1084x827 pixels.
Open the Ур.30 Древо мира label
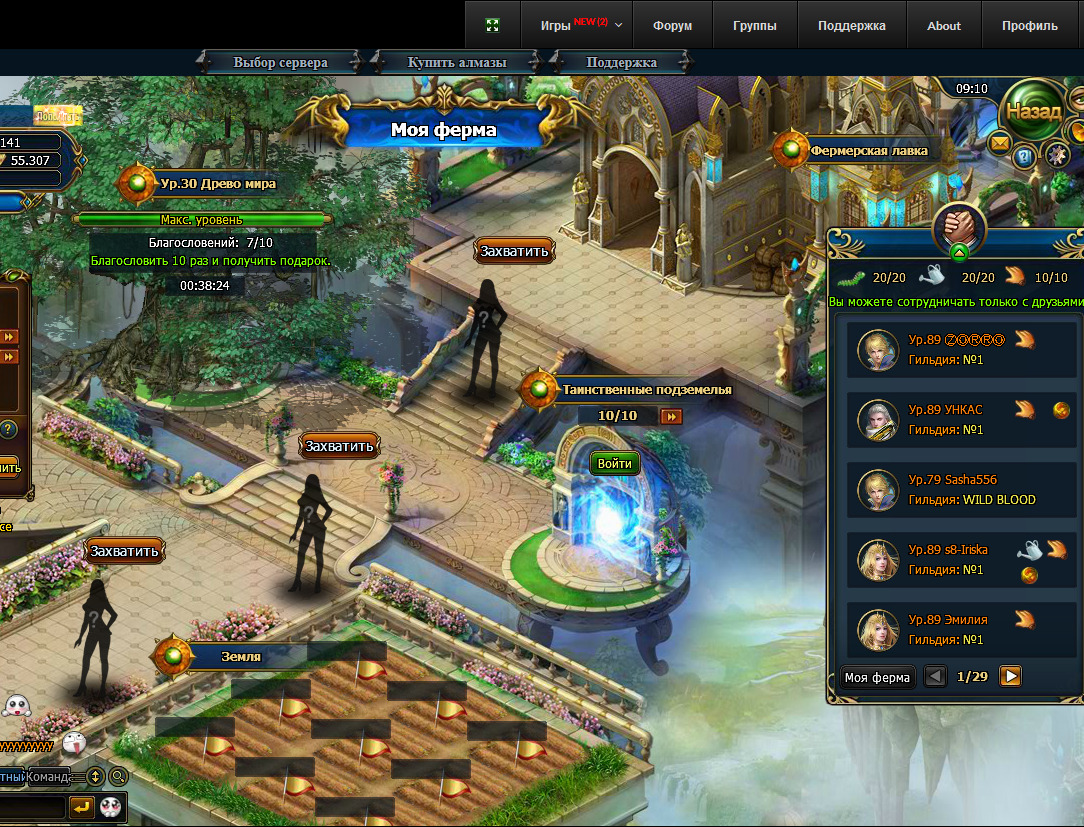pos(217,184)
